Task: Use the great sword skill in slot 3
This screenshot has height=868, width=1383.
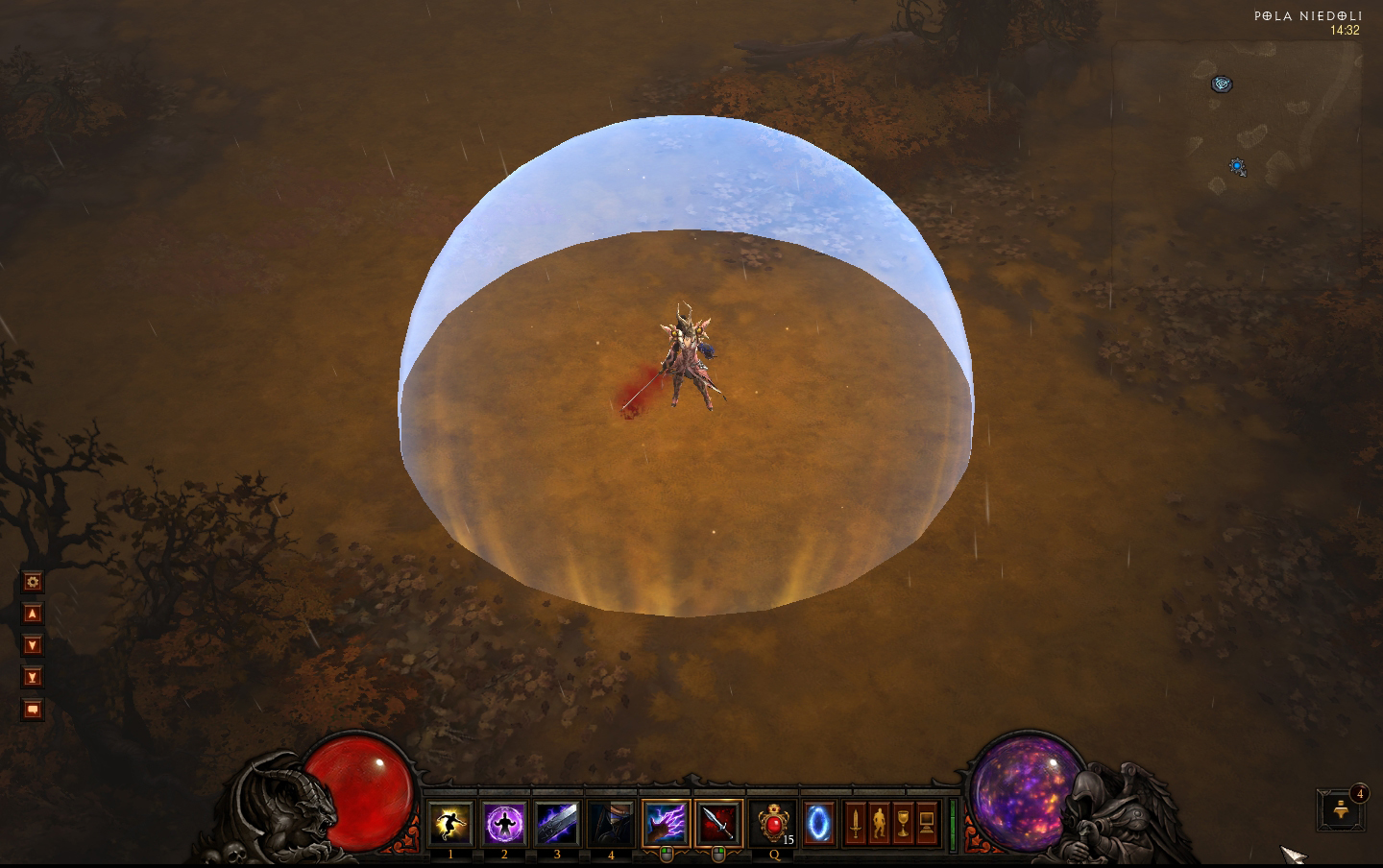Action: (558, 823)
